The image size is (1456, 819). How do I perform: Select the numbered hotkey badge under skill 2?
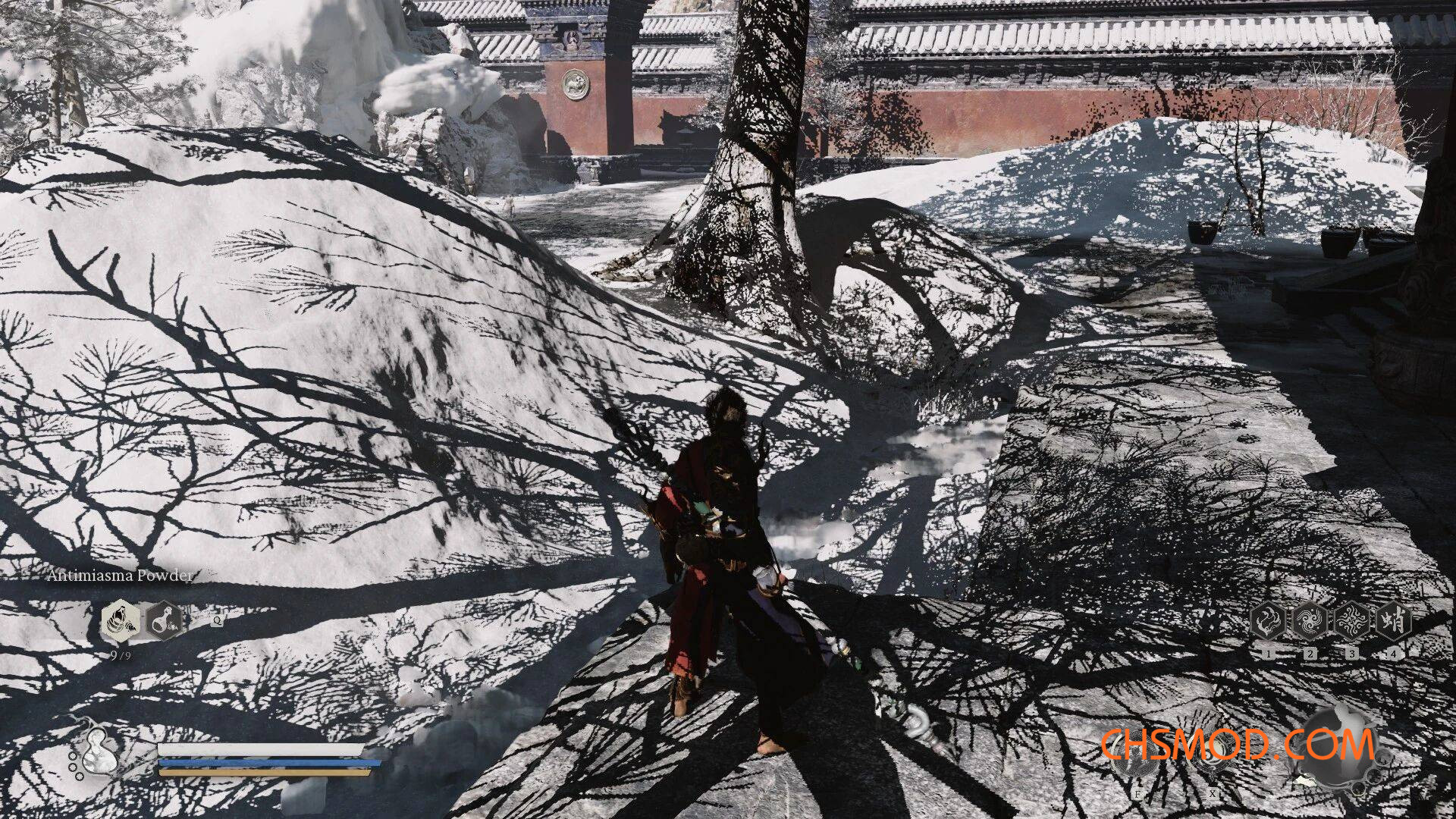coord(1310,654)
